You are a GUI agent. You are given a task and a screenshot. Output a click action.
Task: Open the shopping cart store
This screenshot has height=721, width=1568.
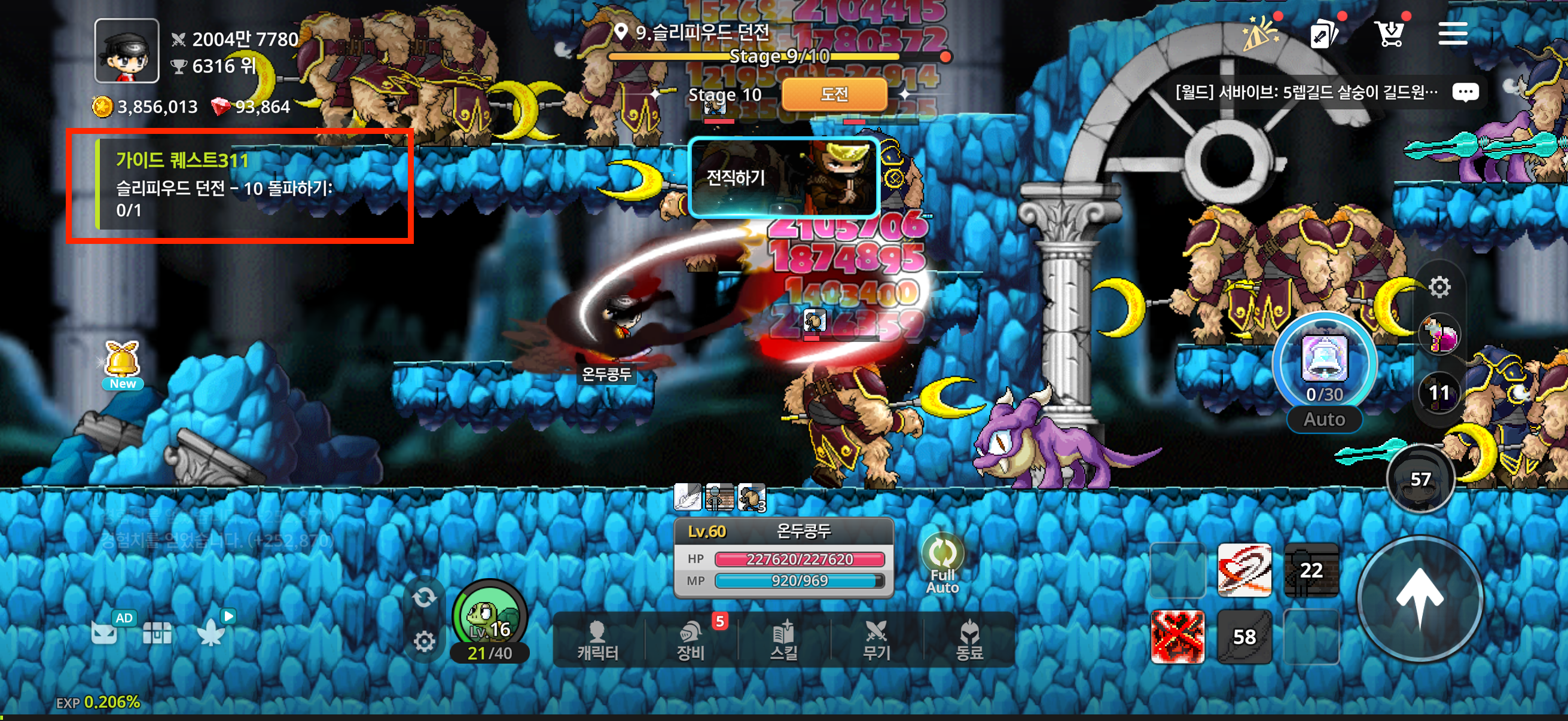(x=1390, y=34)
